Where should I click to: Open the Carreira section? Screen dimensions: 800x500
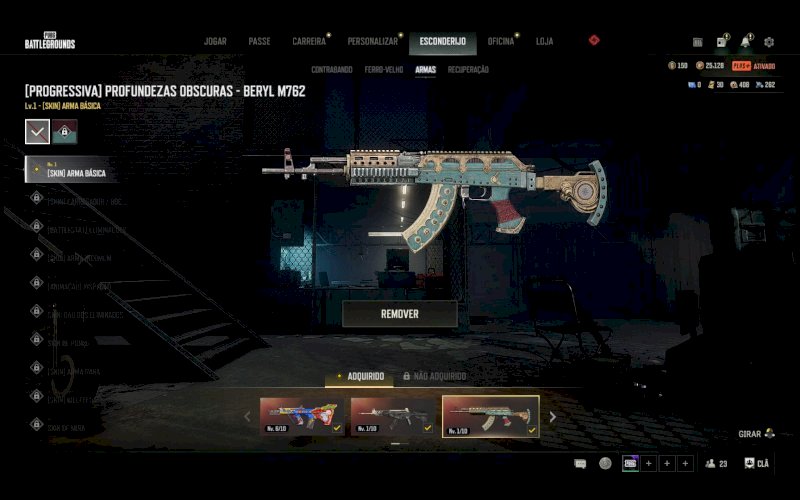tap(309, 42)
